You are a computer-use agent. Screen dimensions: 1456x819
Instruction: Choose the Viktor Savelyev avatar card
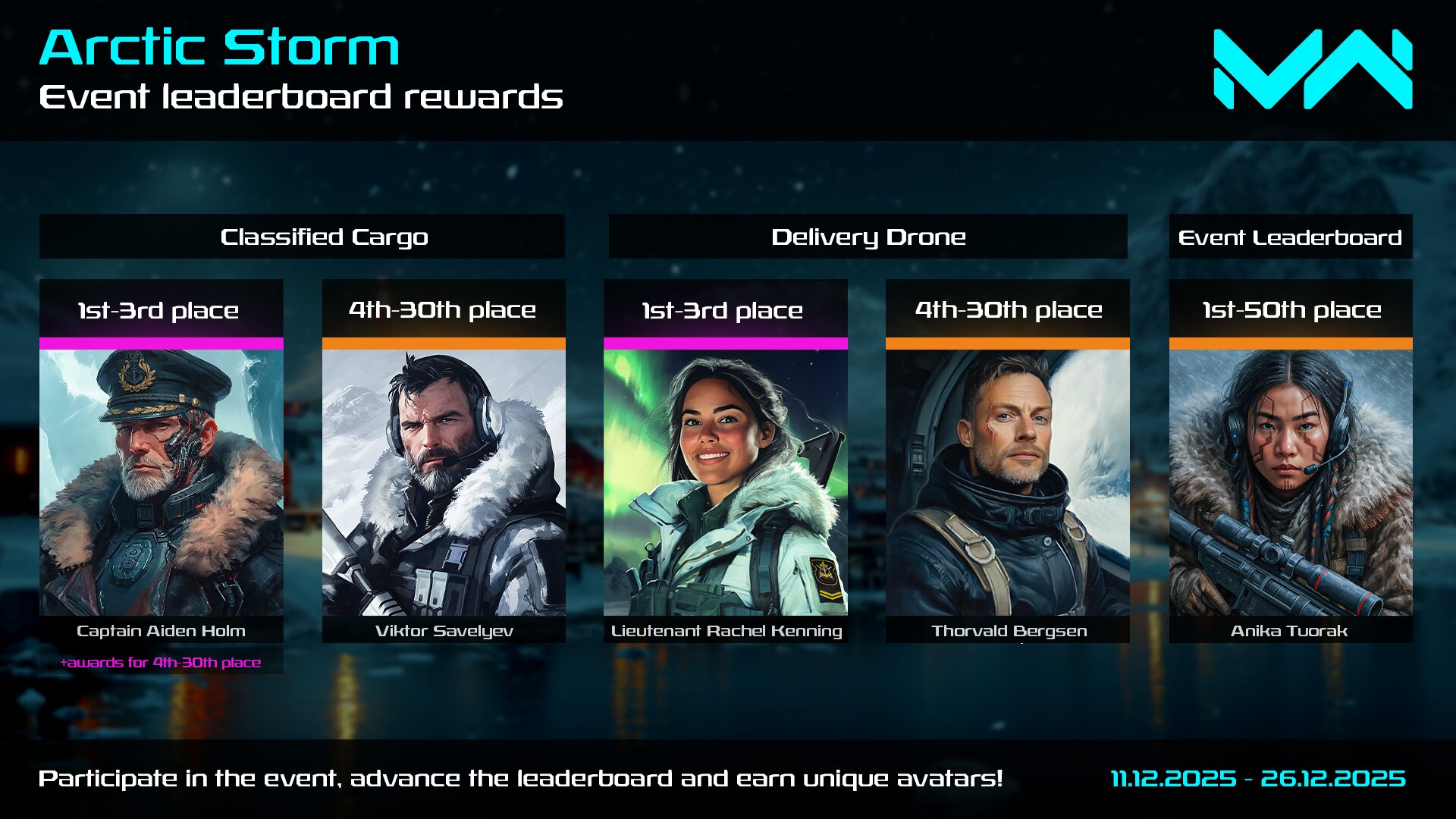click(x=444, y=482)
